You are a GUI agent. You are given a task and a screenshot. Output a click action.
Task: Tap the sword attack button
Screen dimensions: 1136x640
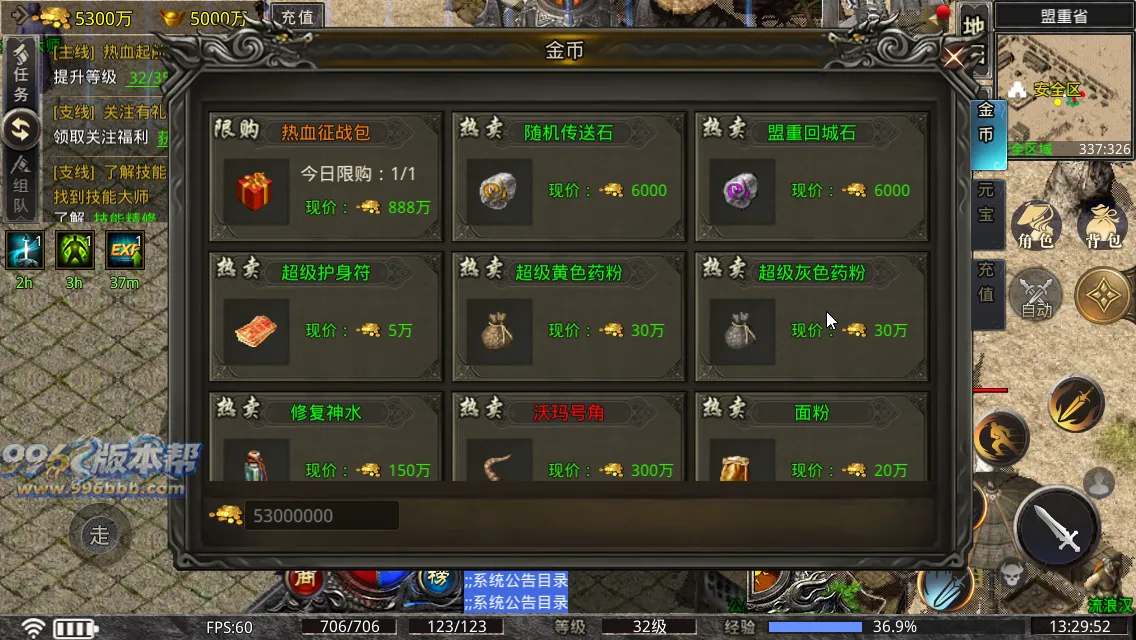coord(1057,527)
